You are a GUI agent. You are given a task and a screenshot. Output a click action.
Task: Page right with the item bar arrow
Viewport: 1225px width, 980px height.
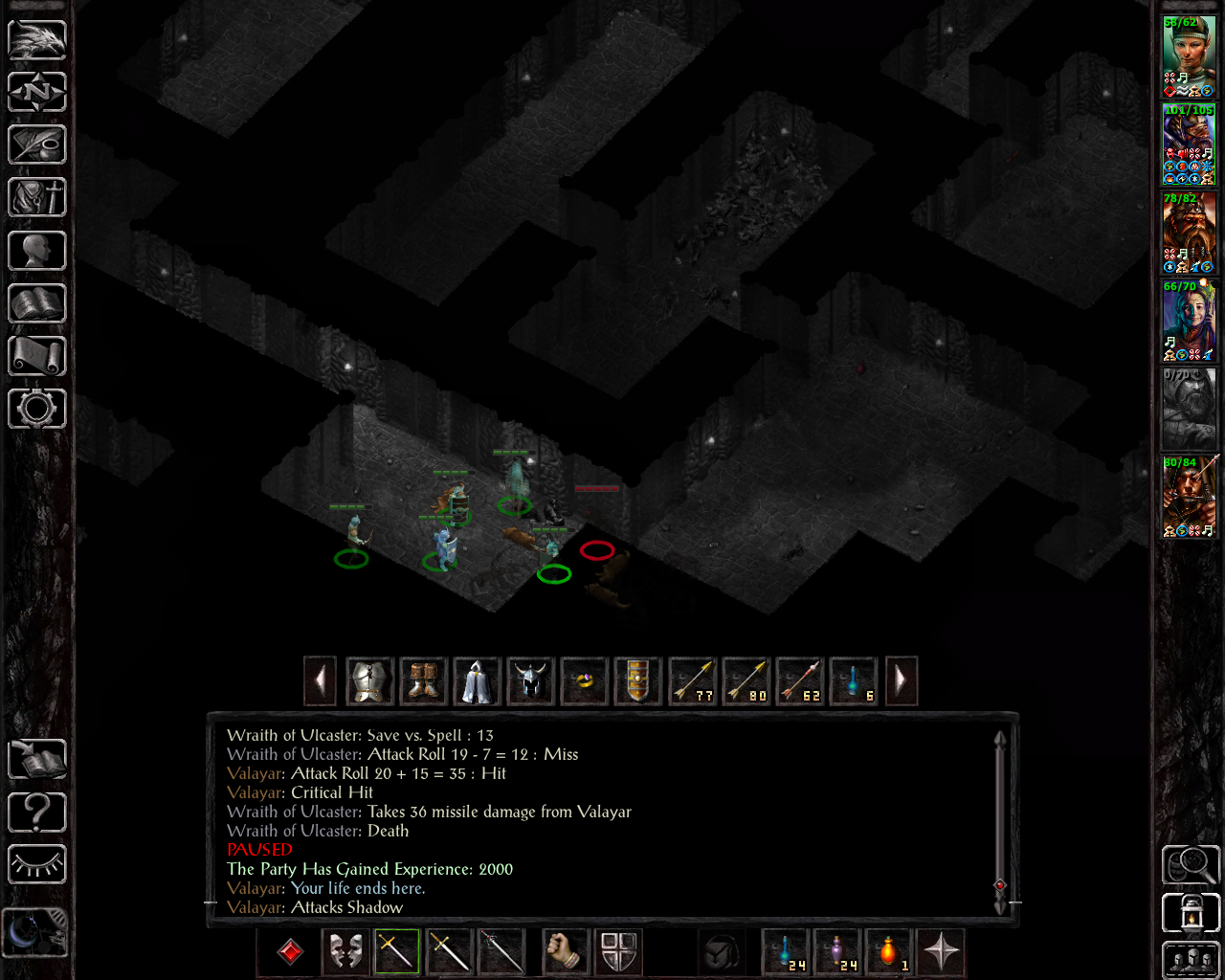pyautogui.click(x=902, y=681)
